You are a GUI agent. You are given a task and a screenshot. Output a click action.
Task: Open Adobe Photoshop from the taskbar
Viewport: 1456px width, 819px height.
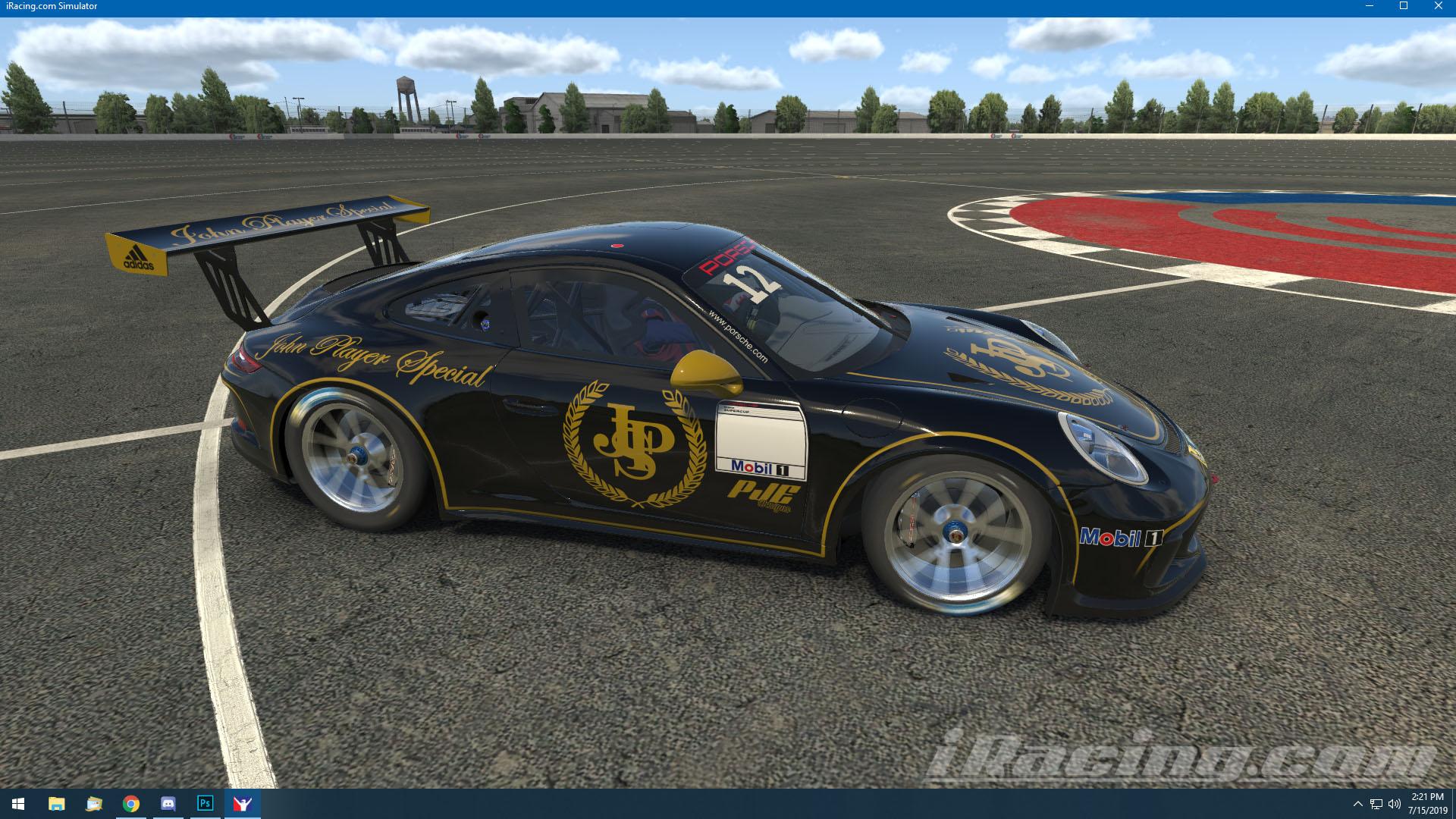[x=203, y=803]
